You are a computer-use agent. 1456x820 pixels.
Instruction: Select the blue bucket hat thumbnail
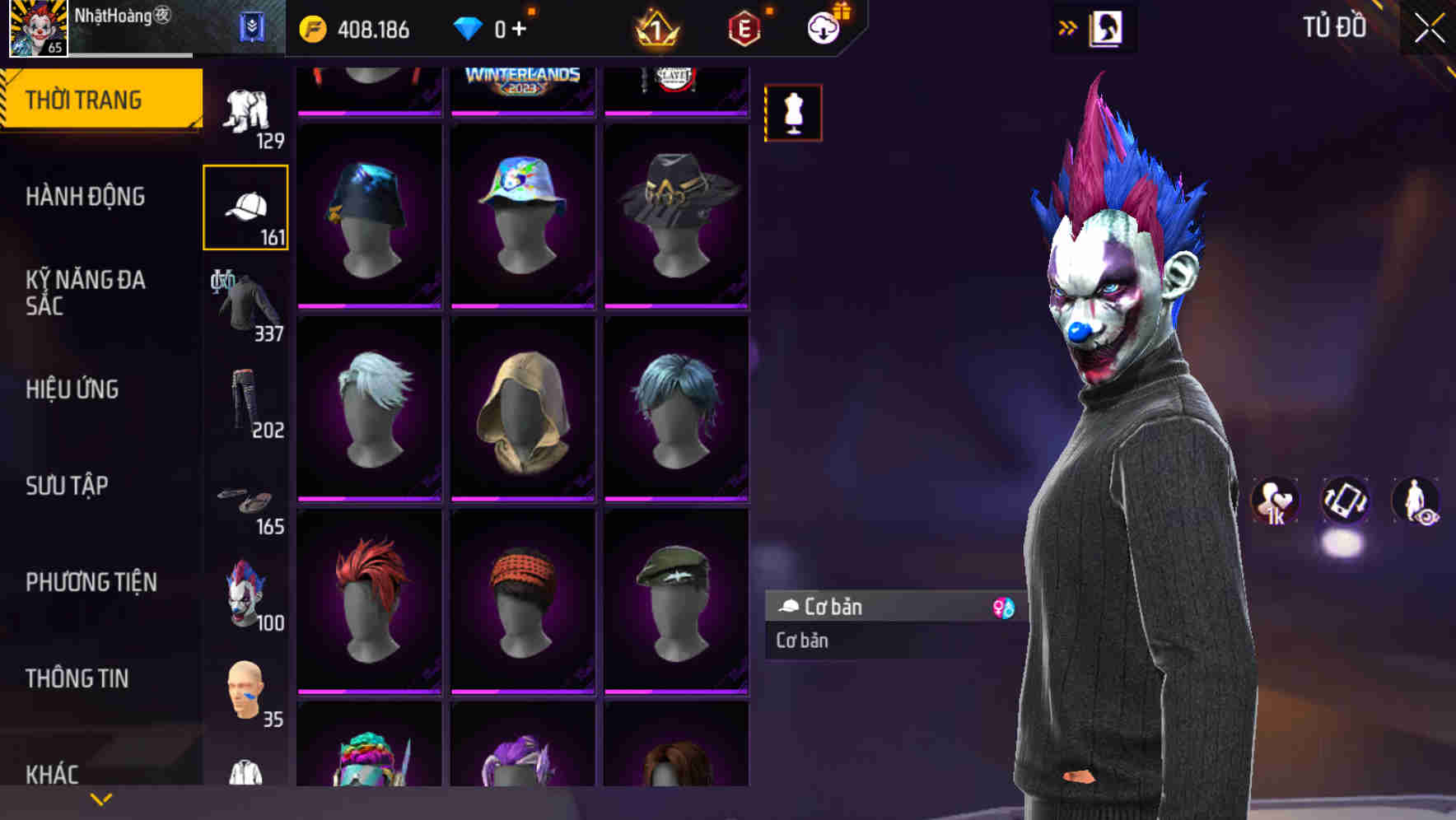click(x=369, y=216)
